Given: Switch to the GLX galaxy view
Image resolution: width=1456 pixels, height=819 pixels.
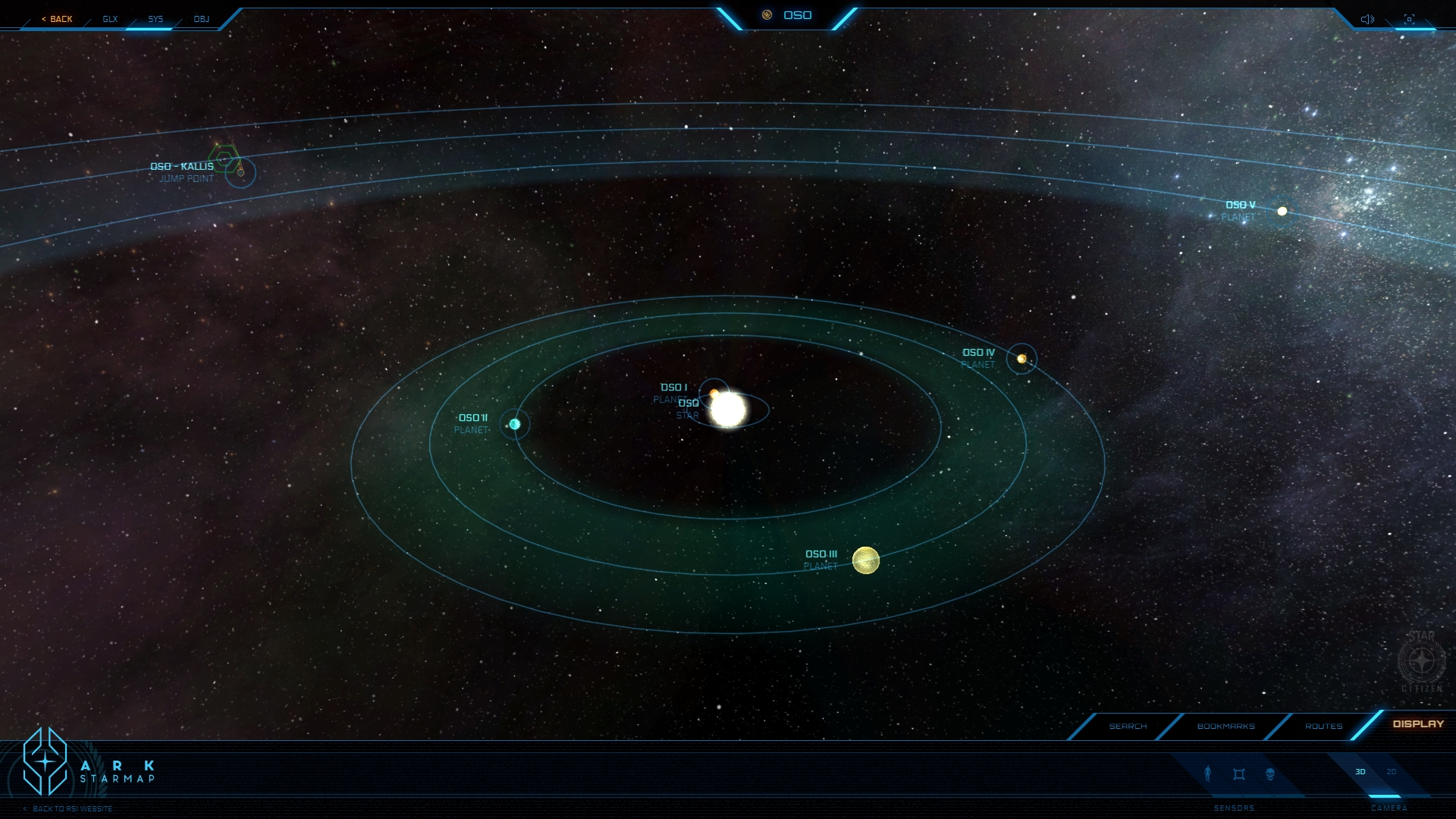Looking at the screenshot, I should coord(110,19).
